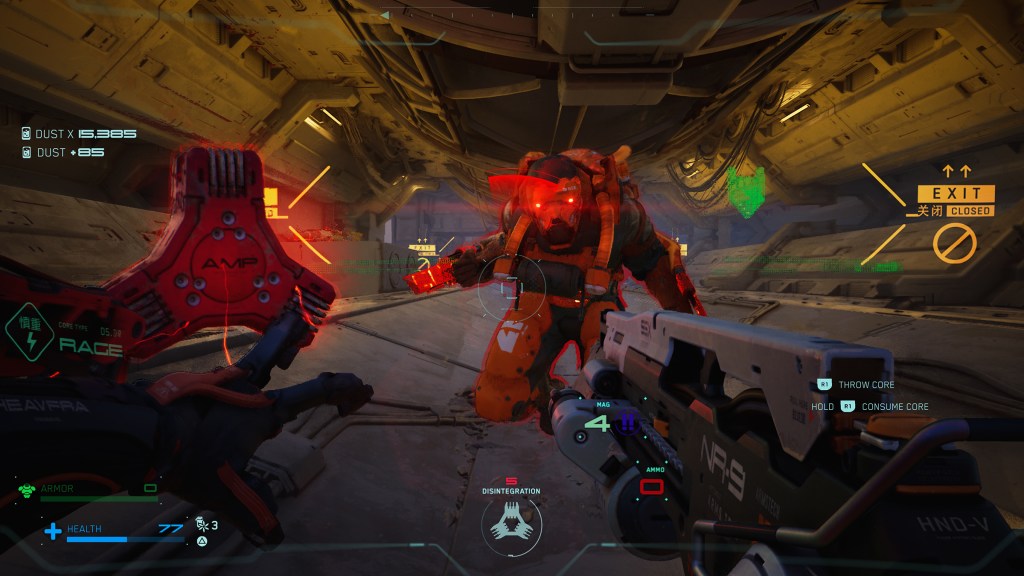Select the skull counter icon beside health
The height and width of the screenshot is (576, 1024).
point(201,523)
